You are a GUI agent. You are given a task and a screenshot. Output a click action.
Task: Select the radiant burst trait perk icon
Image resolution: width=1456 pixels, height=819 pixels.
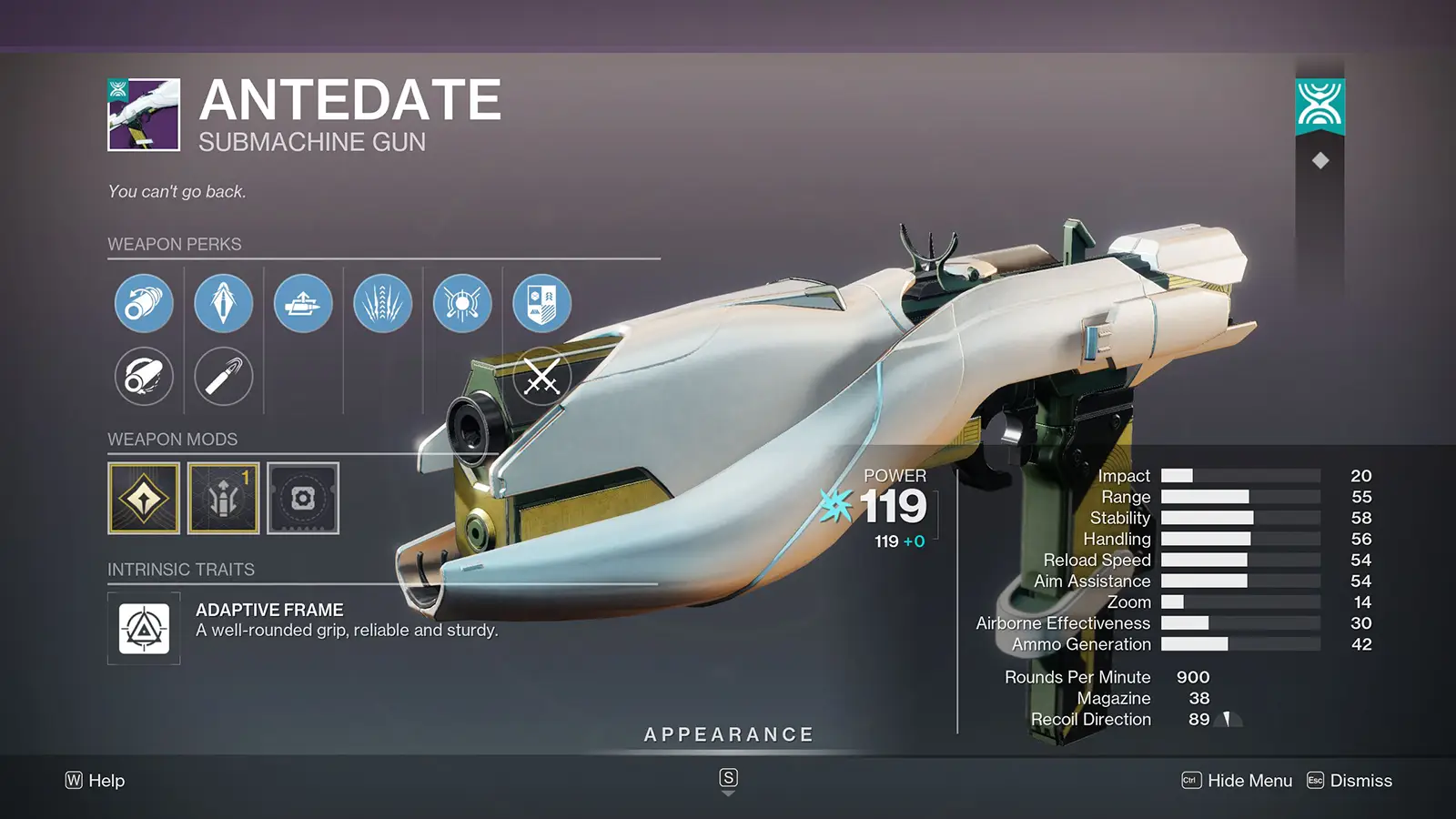(461, 303)
